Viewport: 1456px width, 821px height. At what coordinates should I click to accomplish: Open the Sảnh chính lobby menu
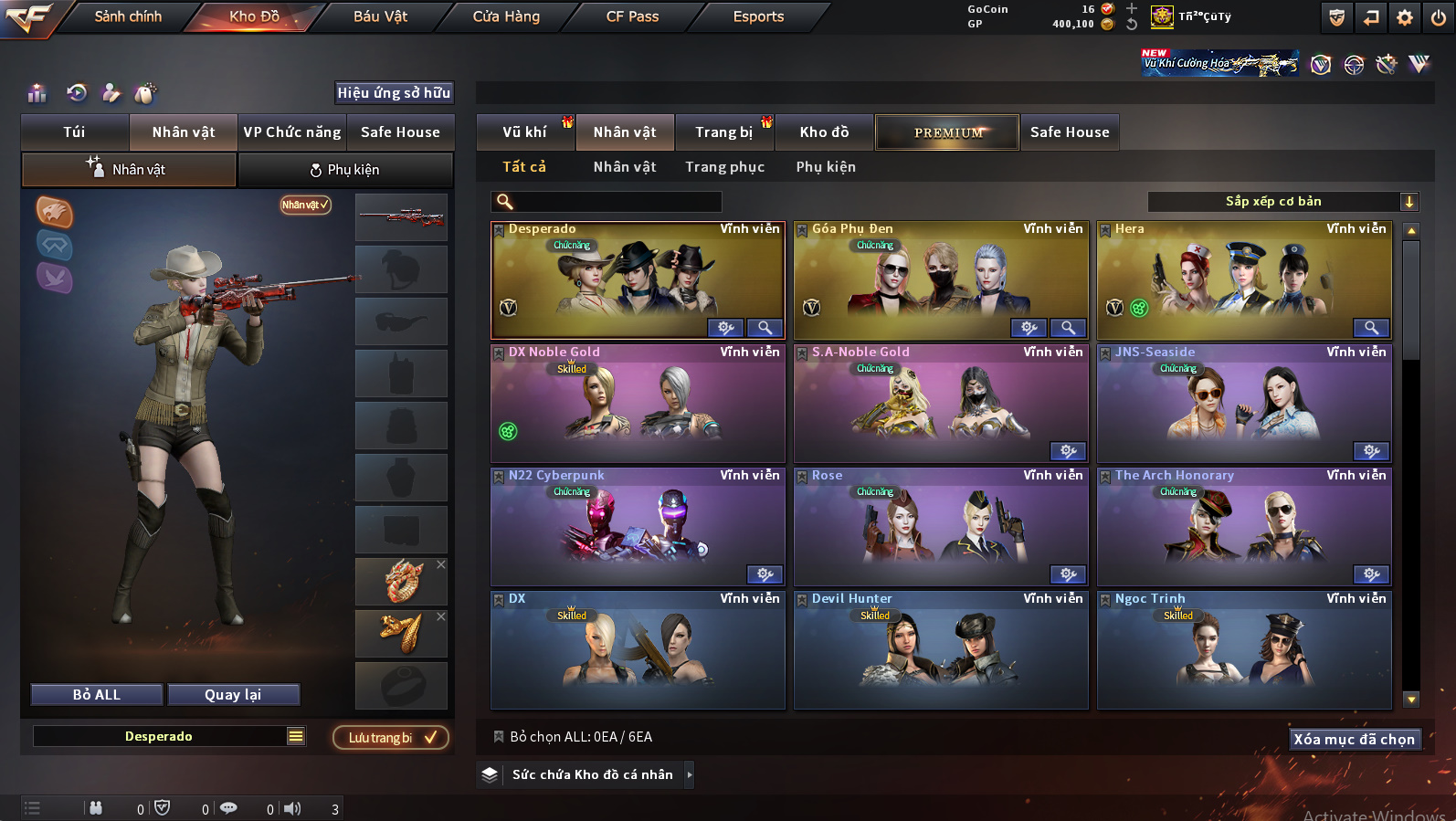(128, 16)
